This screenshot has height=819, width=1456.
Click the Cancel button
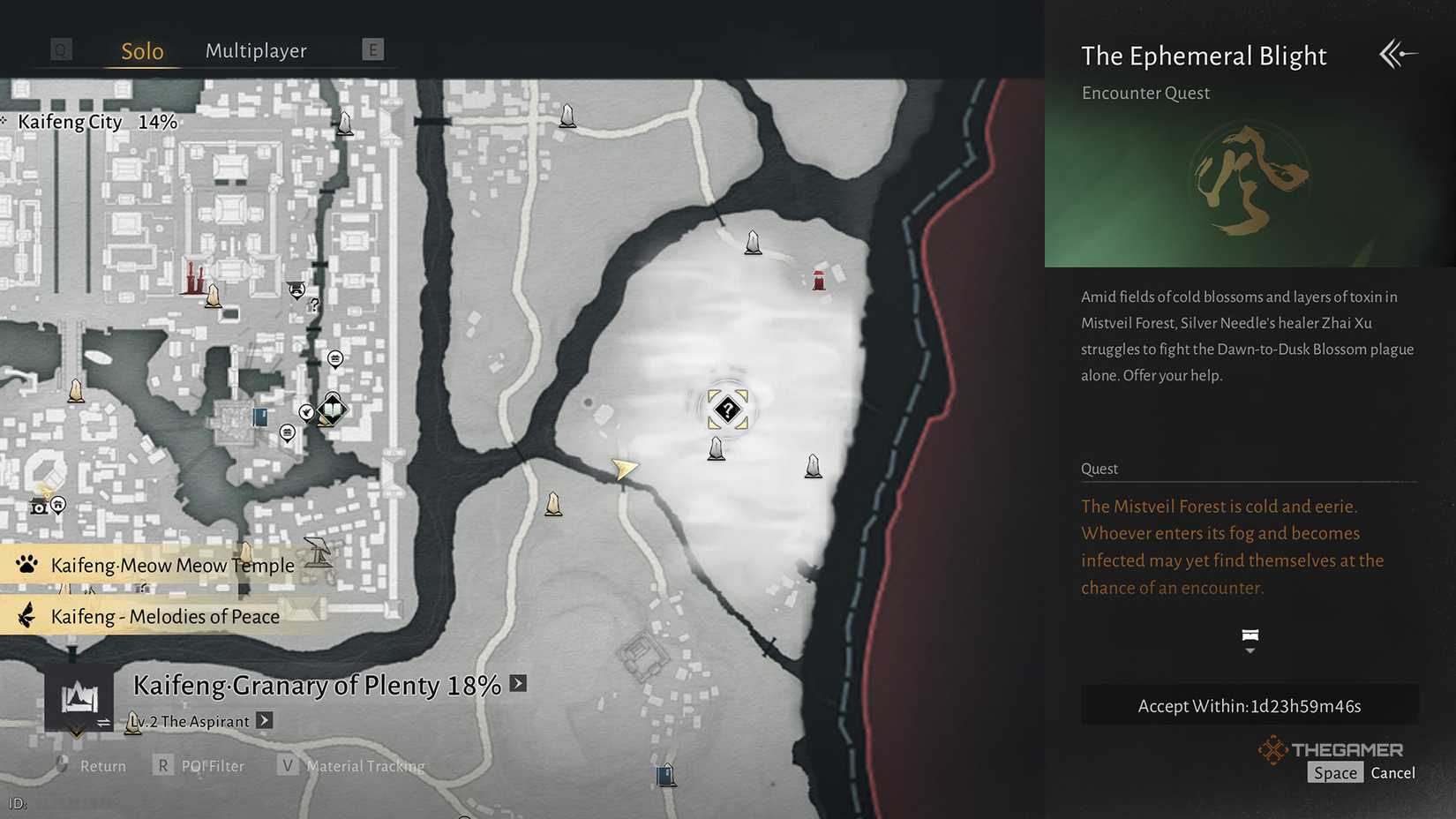1392,772
